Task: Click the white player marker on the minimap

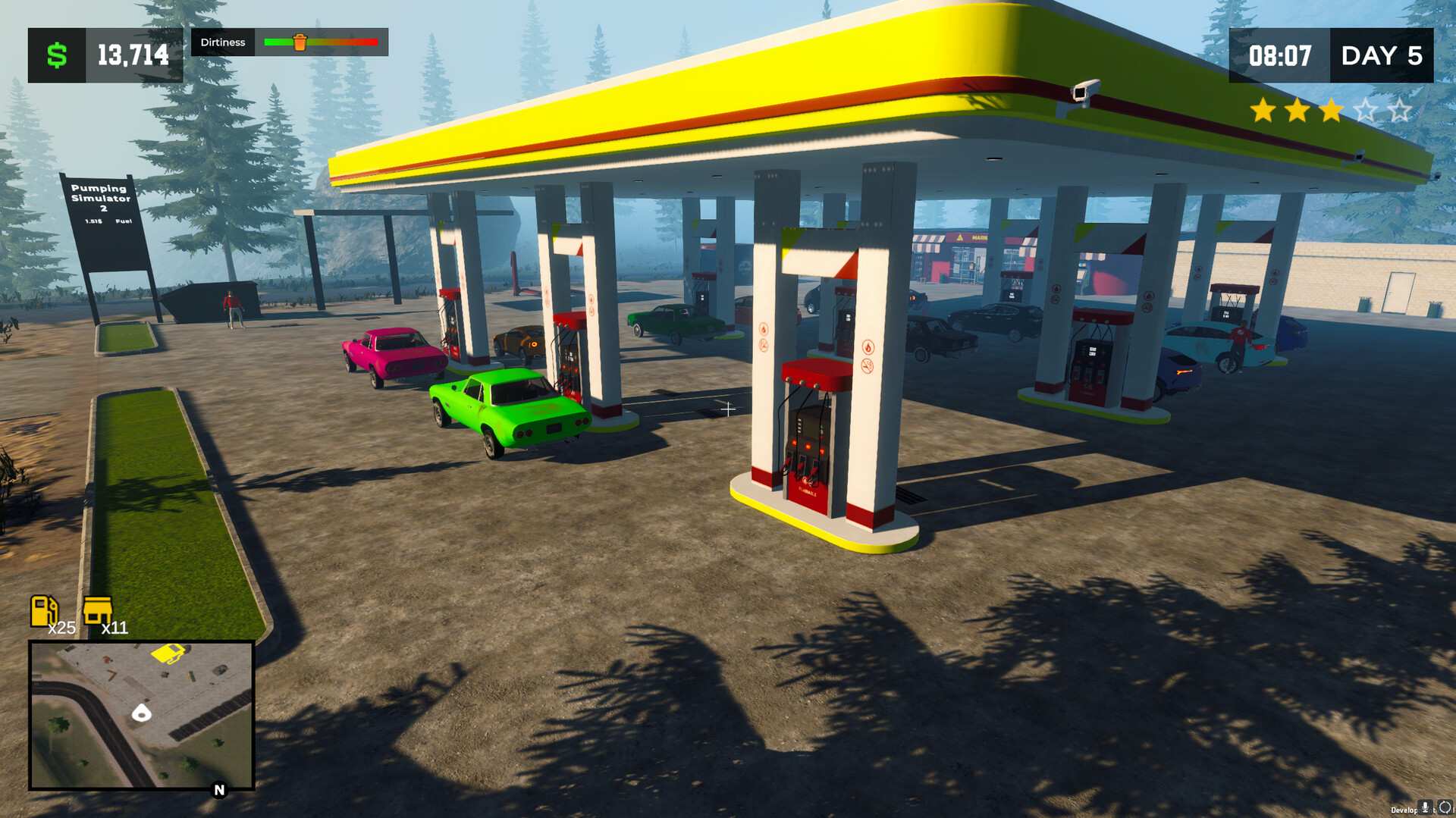Action: point(141,713)
